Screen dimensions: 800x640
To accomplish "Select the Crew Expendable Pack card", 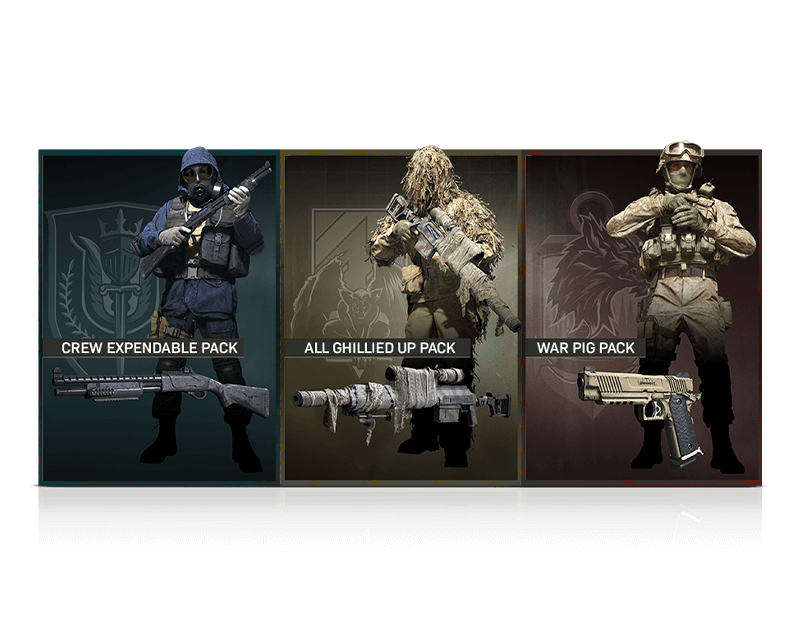I will [159, 316].
